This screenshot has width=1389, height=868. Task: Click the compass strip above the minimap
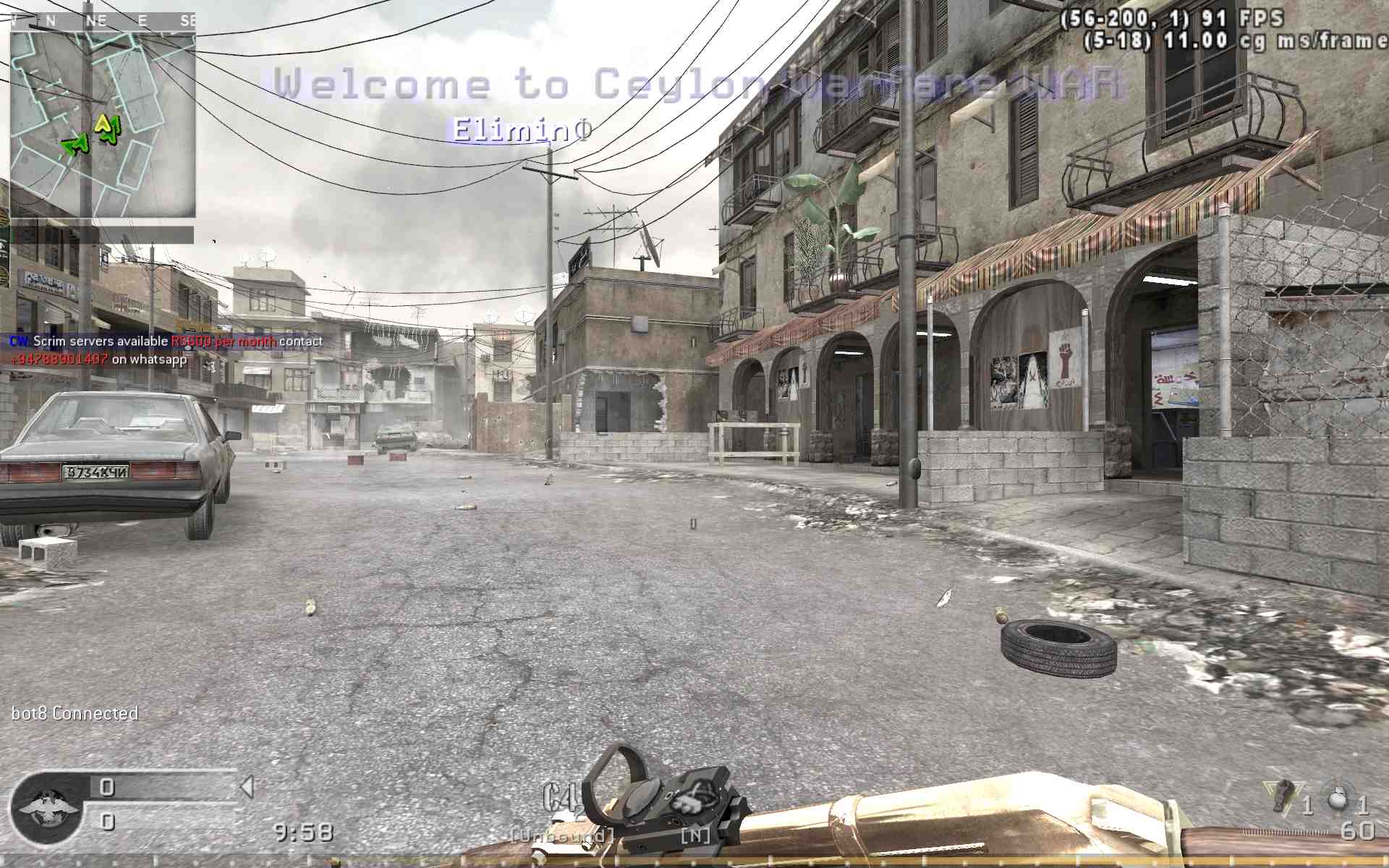(103, 21)
